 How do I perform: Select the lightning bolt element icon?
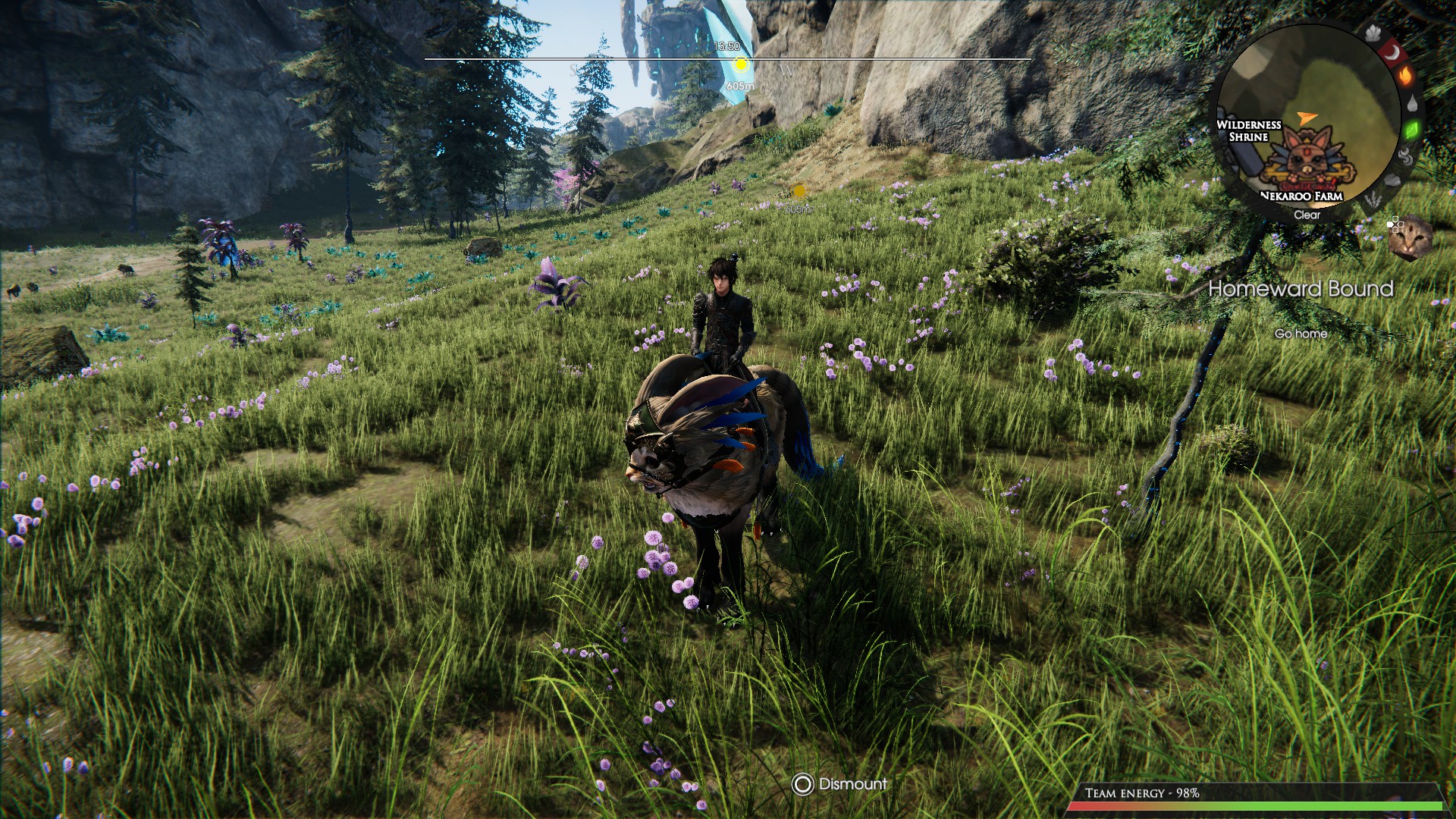click(x=1373, y=201)
